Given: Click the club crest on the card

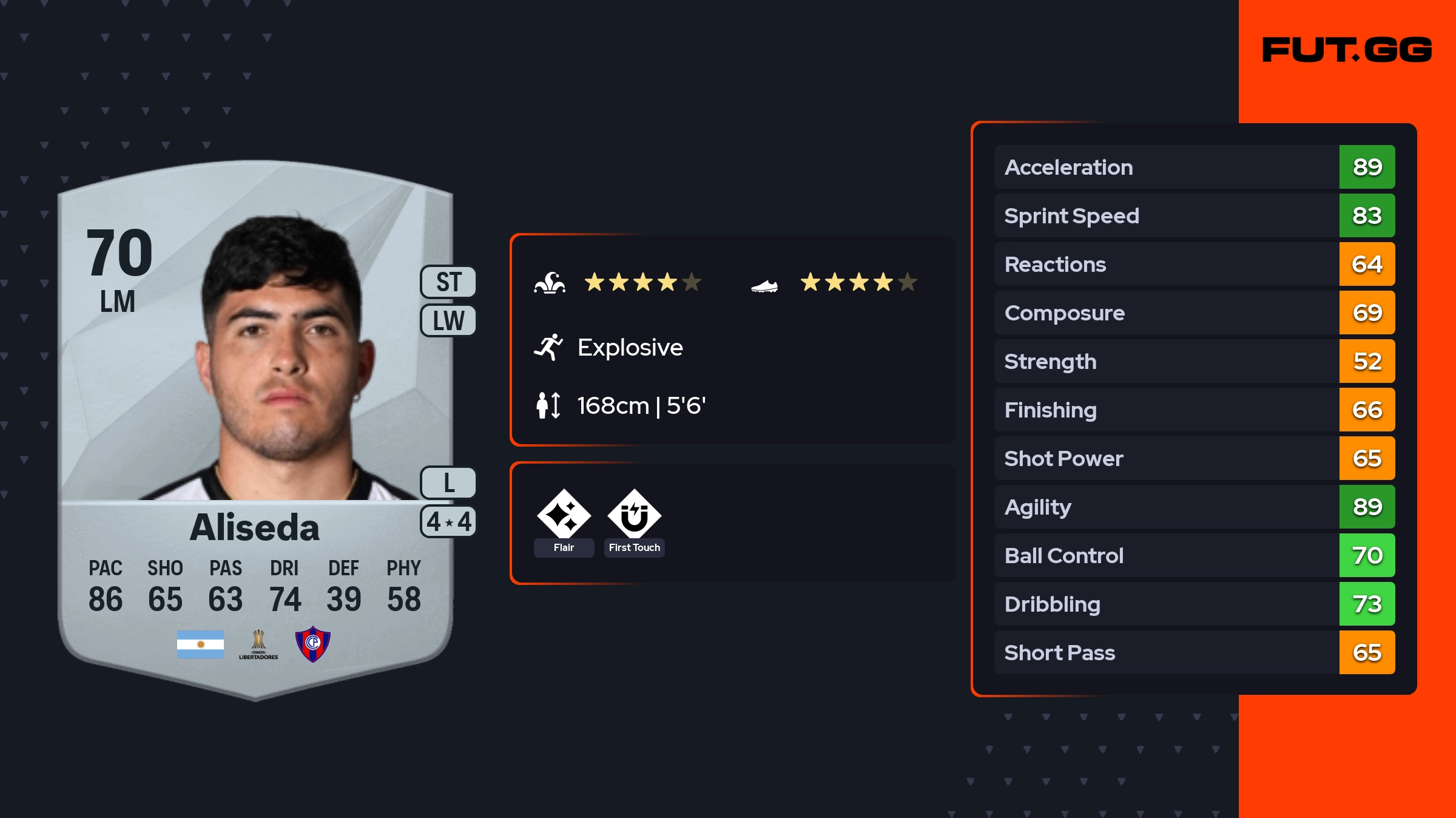Looking at the screenshot, I should click(x=312, y=644).
